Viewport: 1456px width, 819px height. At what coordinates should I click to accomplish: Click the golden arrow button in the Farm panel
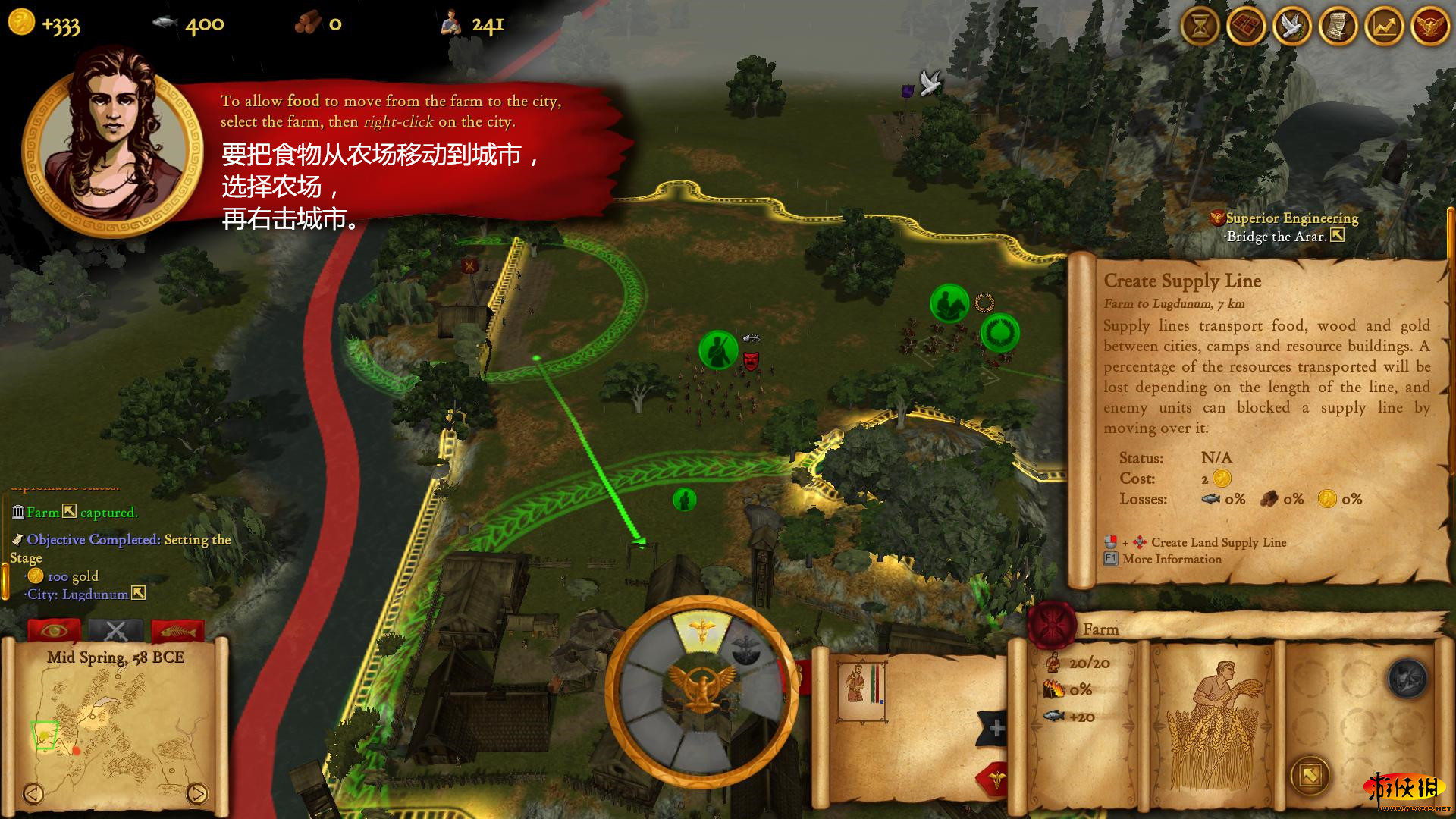pyautogui.click(x=1310, y=775)
